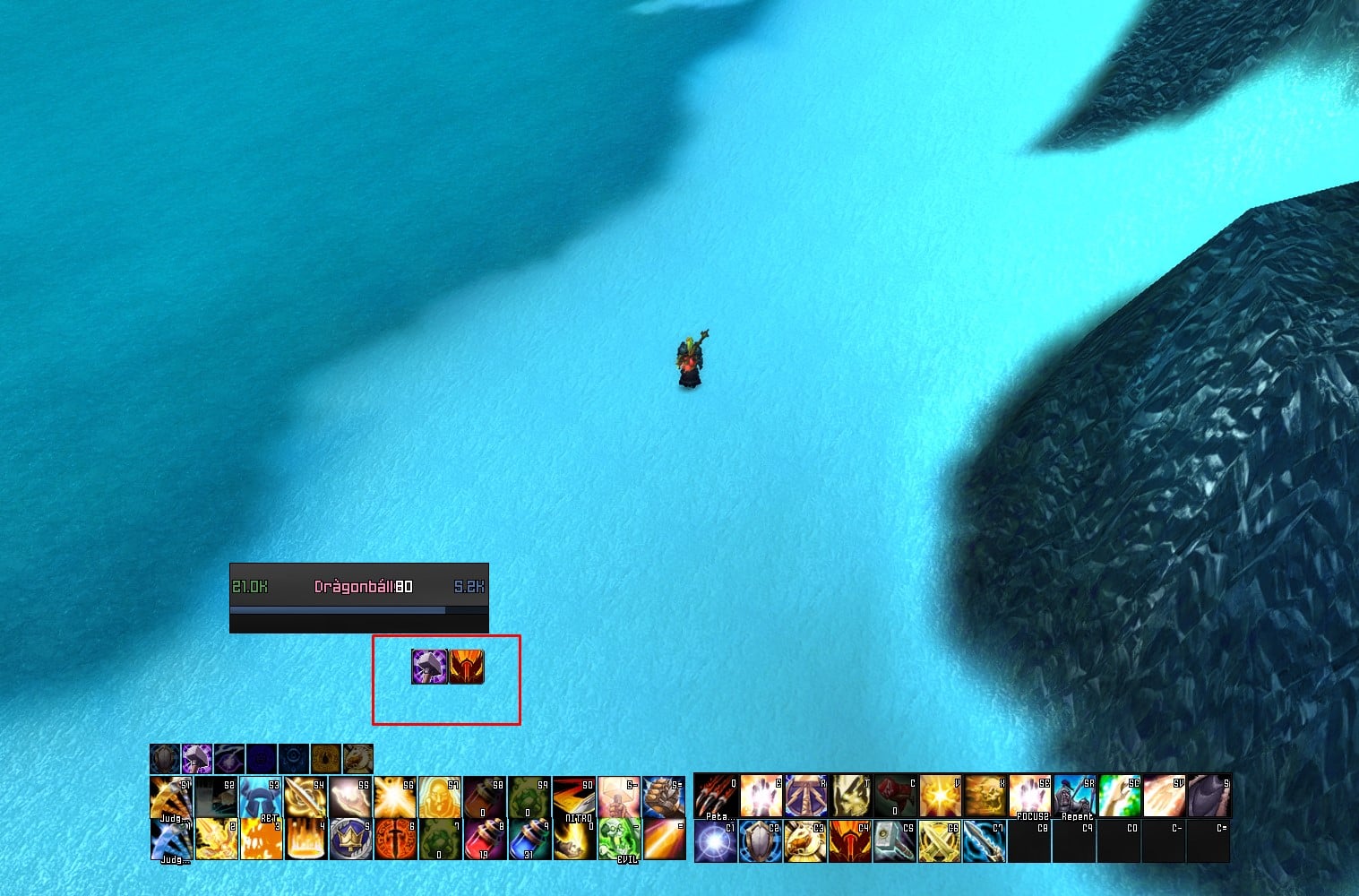The height and width of the screenshot is (896, 1359).
Task: Activate the armored gauntlet fist ability
Action: [x=664, y=797]
